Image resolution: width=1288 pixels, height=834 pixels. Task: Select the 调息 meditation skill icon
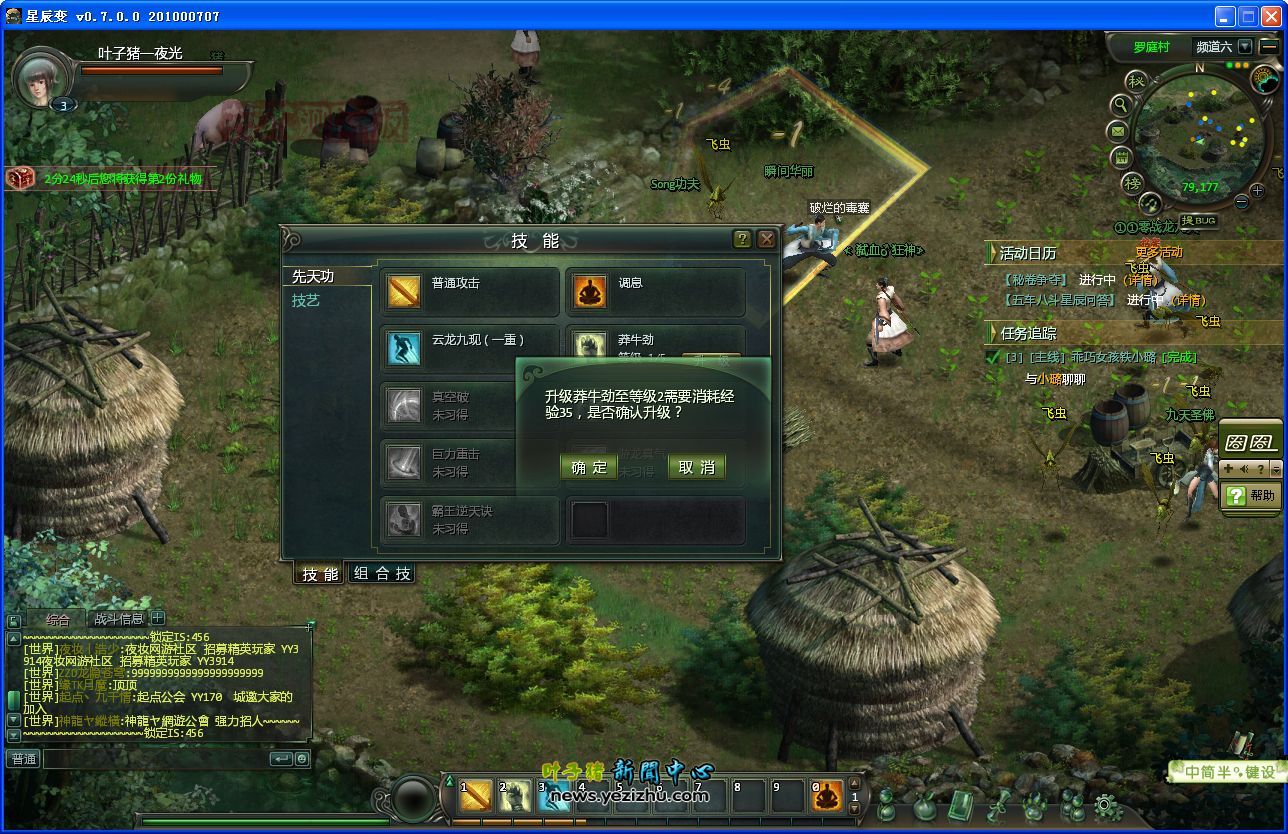589,291
